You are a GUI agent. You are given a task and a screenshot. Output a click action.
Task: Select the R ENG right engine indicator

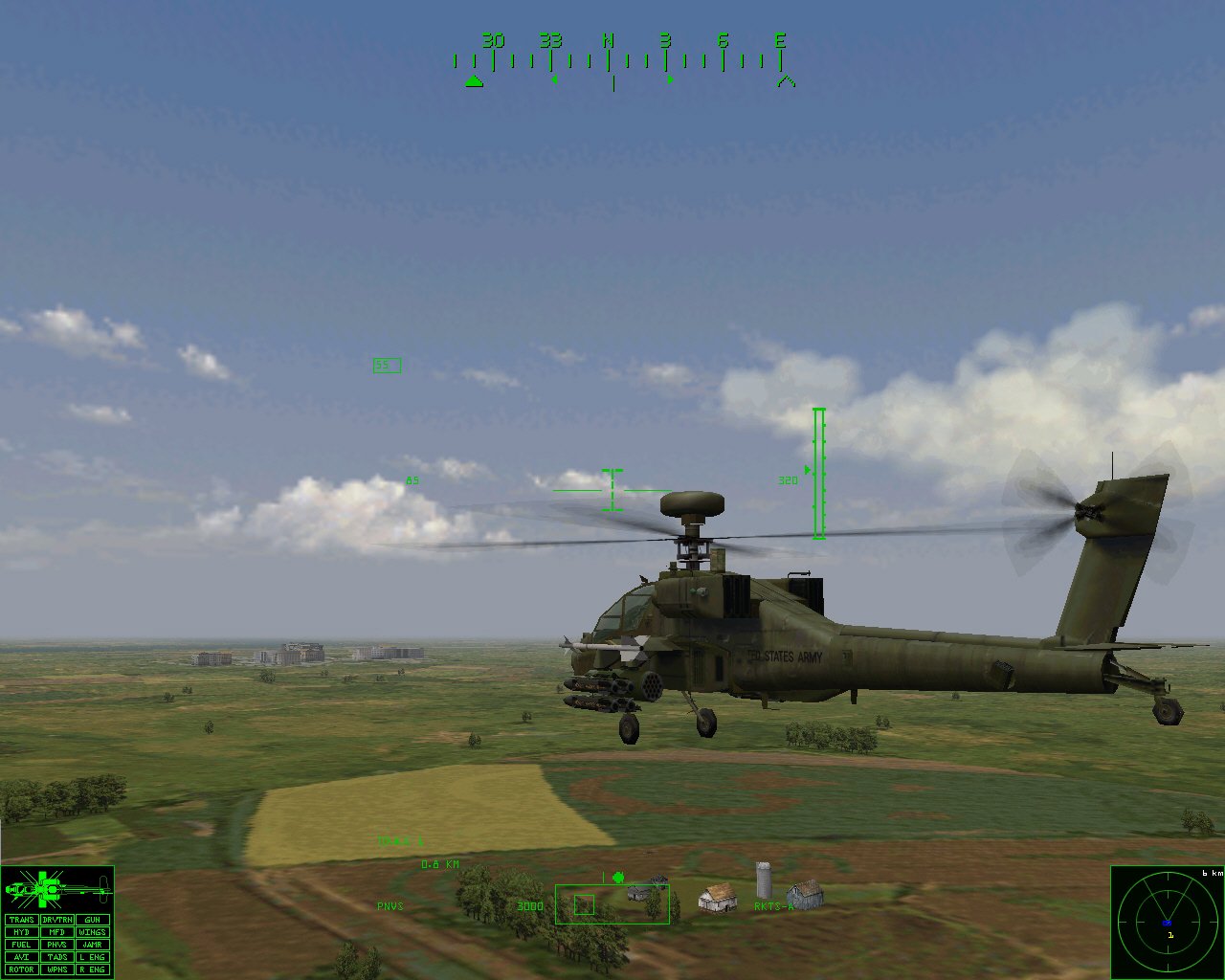92,969
